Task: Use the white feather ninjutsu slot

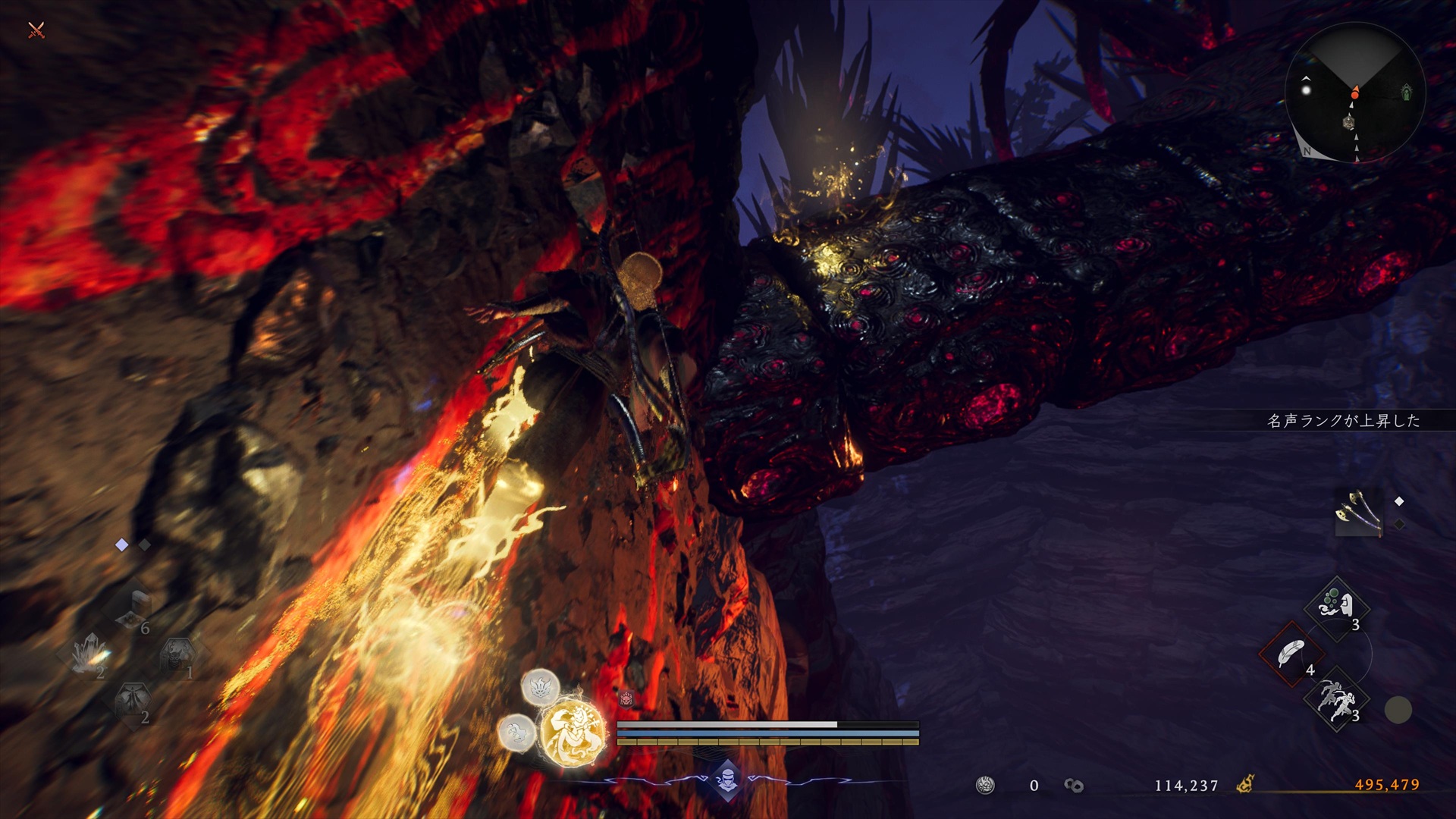Action: pyautogui.click(x=1291, y=653)
